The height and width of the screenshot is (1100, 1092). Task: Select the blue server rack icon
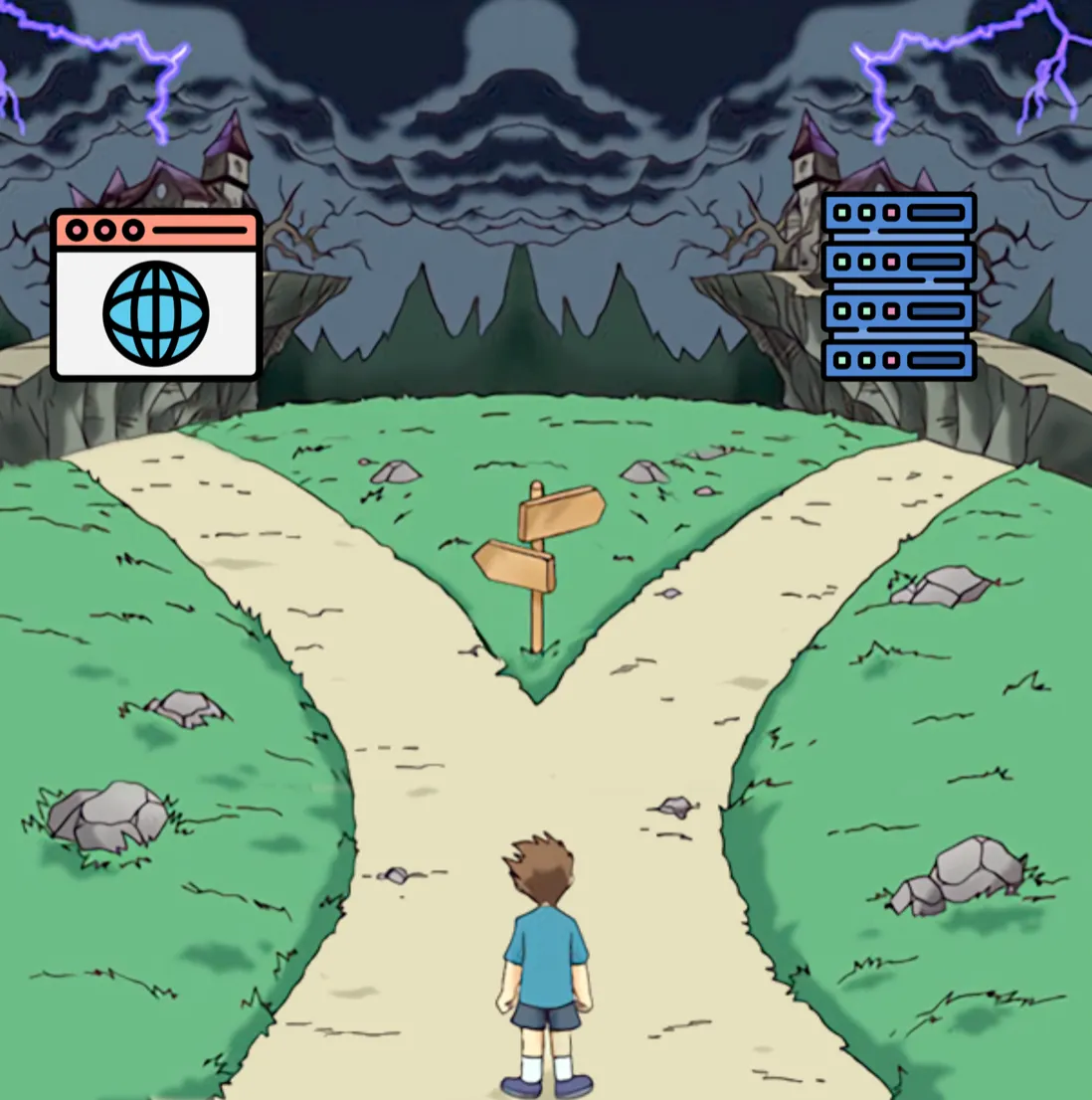click(899, 286)
